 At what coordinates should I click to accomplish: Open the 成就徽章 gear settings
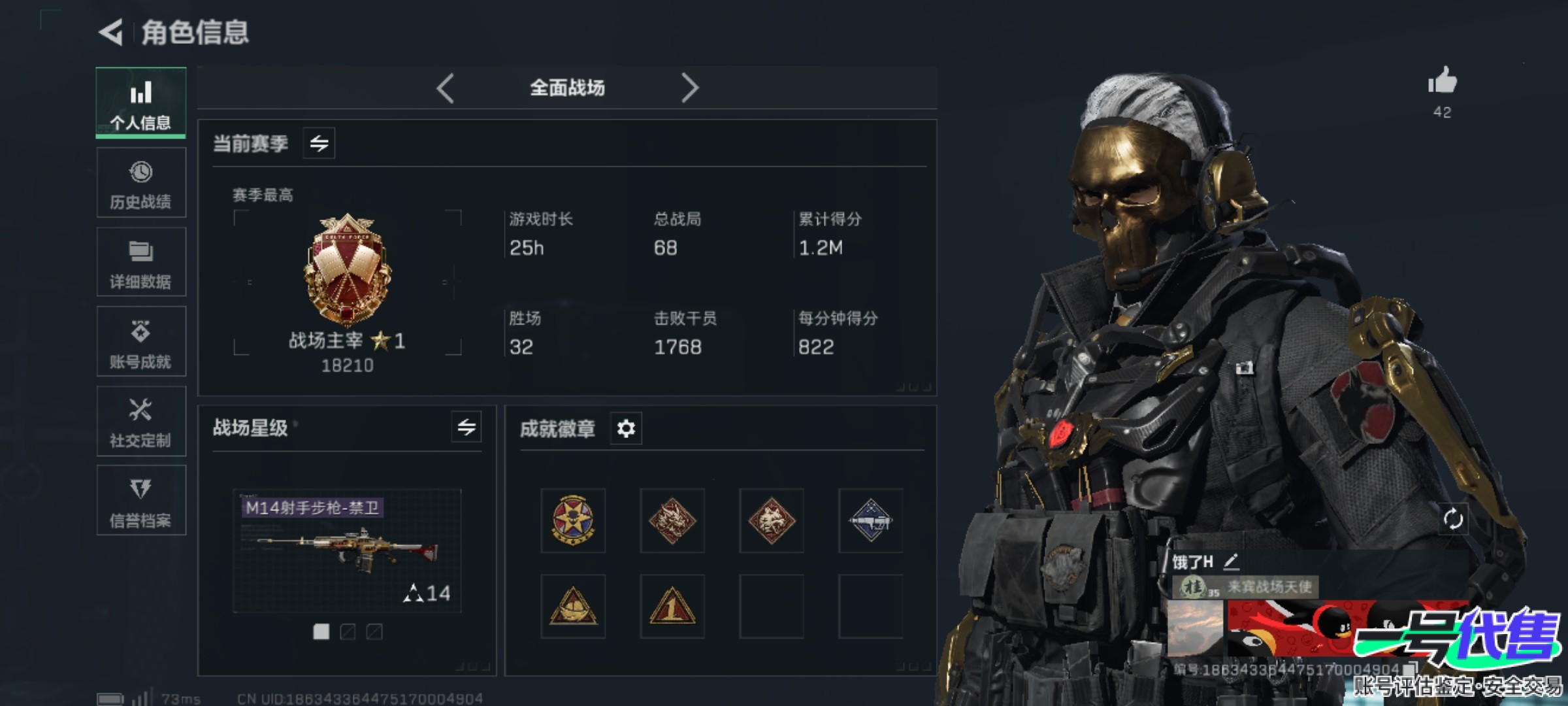(626, 429)
